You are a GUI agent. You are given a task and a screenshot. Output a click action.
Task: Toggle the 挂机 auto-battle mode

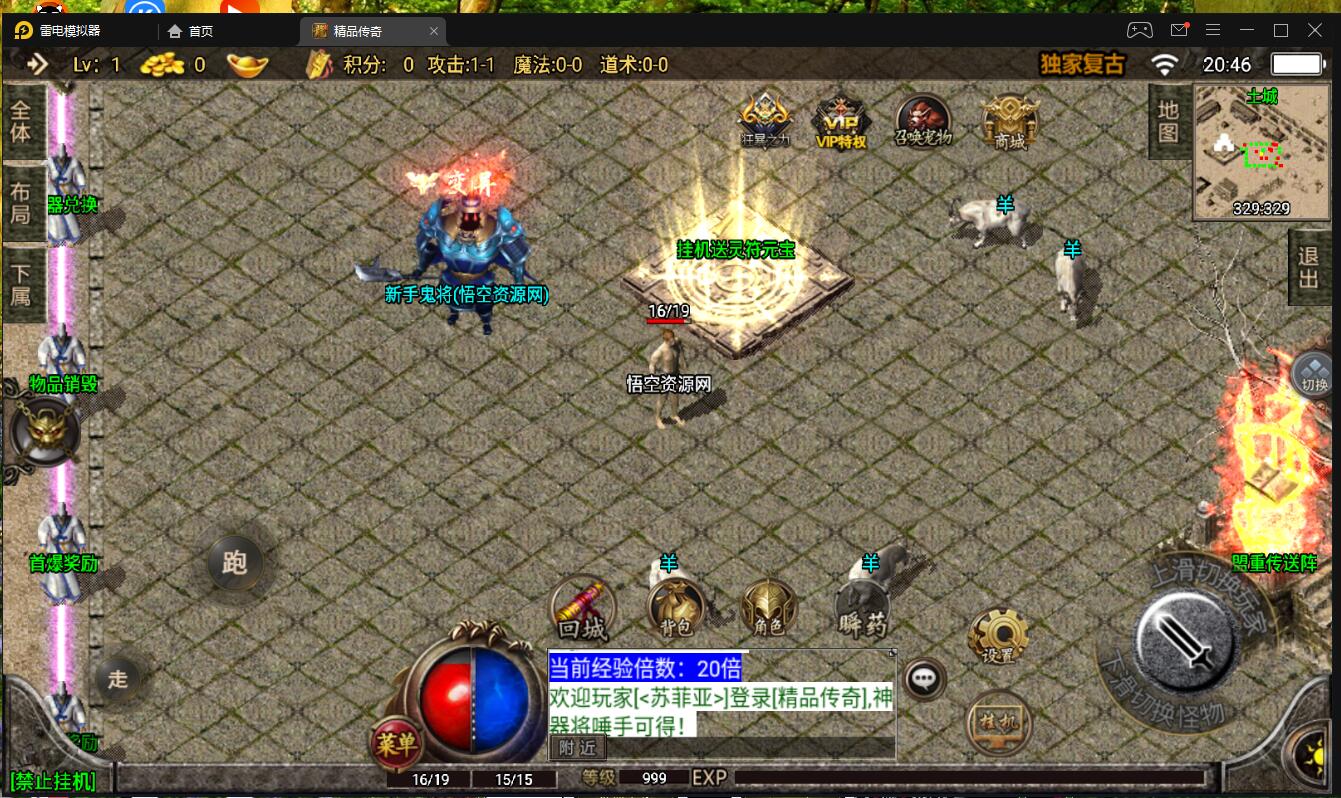coord(997,722)
